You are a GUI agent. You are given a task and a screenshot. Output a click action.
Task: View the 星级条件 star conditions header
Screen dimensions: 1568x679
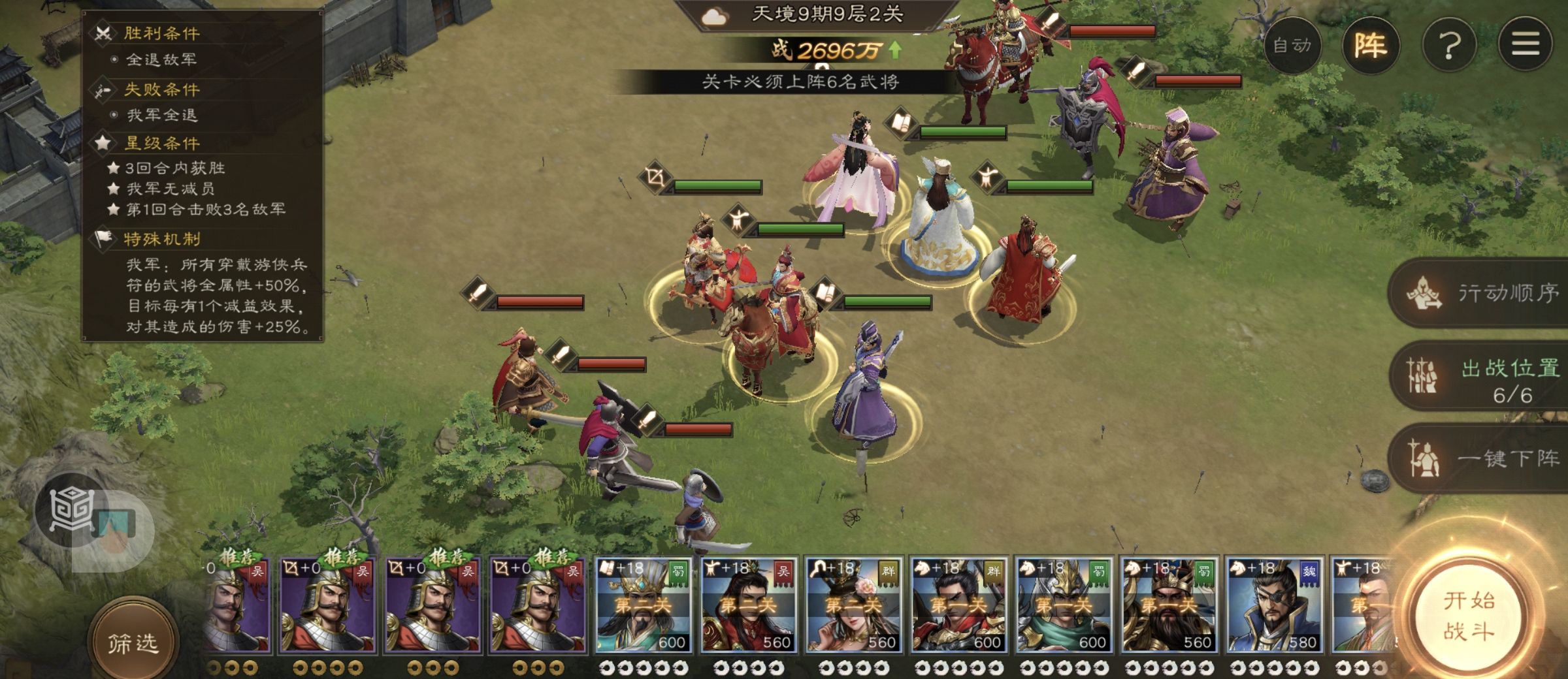click(162, 143)
